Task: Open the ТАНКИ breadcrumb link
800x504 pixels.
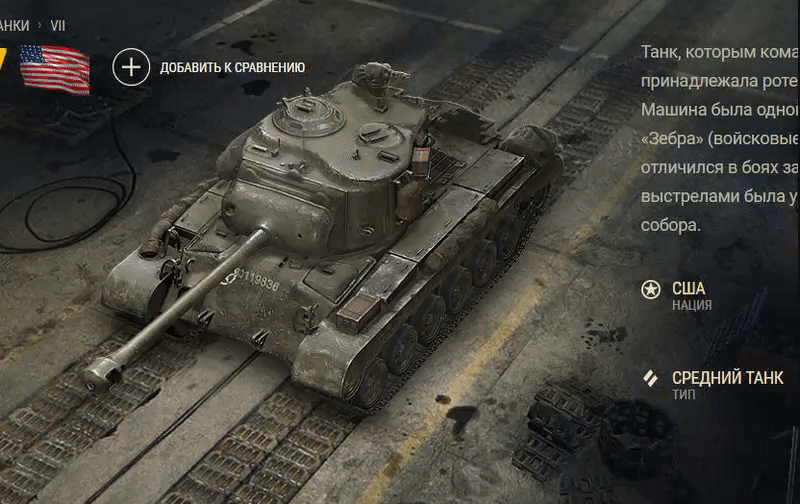Action: (x=14, y=26)
